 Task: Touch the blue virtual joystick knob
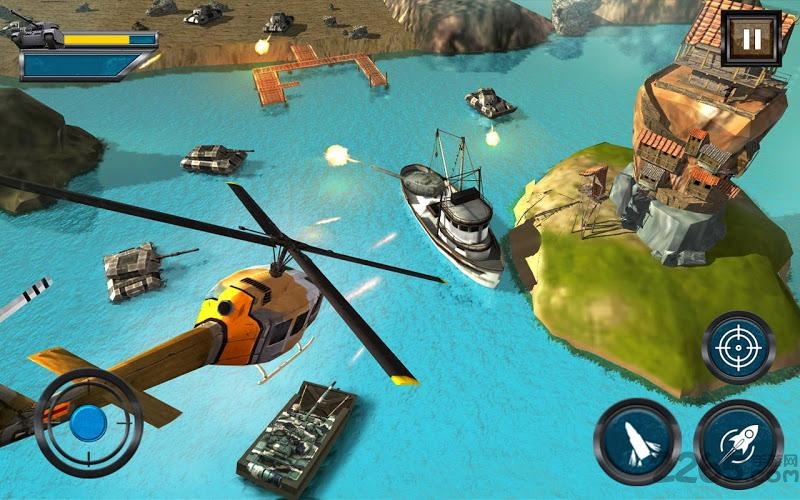coord(88,421)
